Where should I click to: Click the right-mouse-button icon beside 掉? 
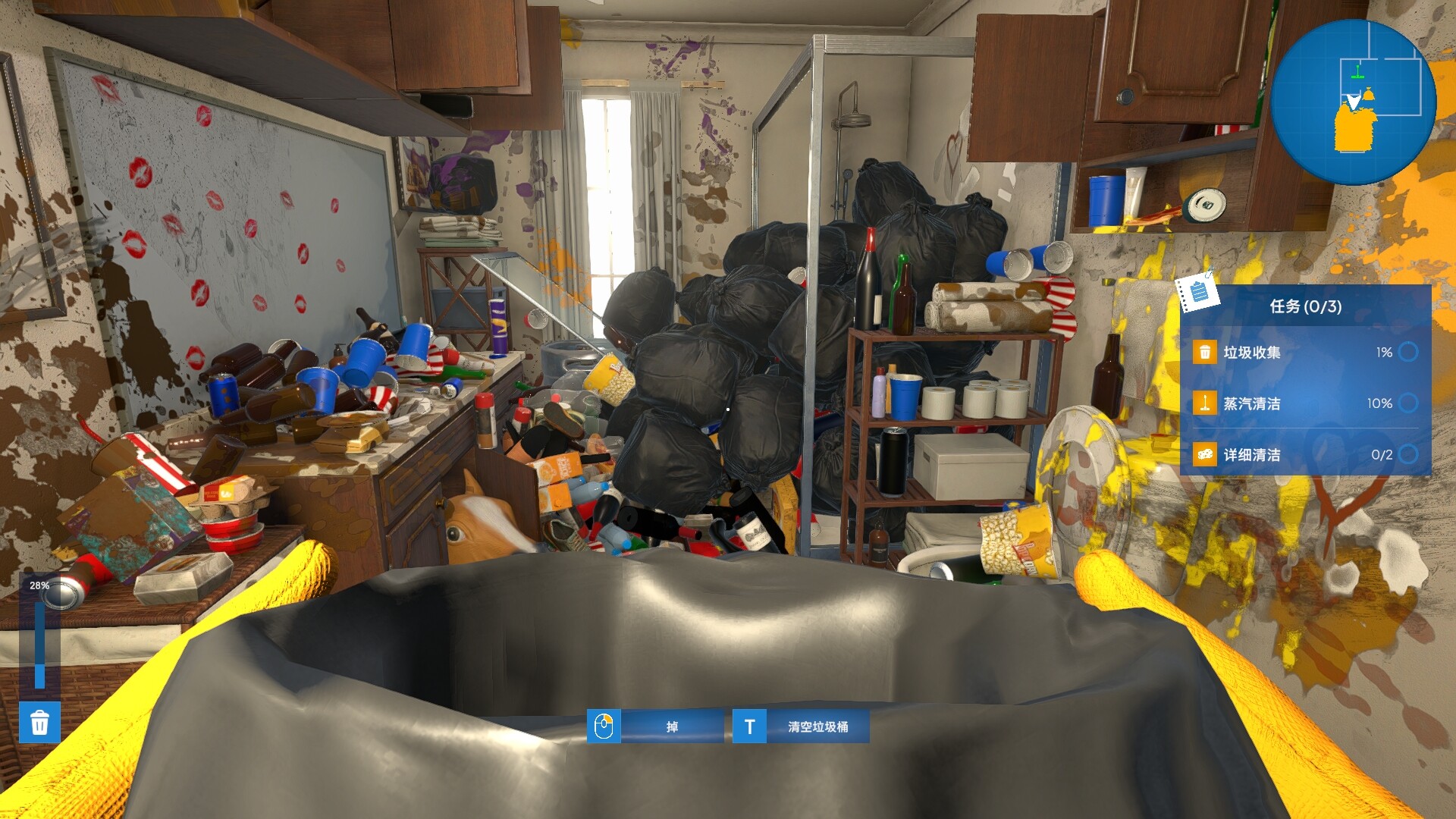tap(604, 726)
